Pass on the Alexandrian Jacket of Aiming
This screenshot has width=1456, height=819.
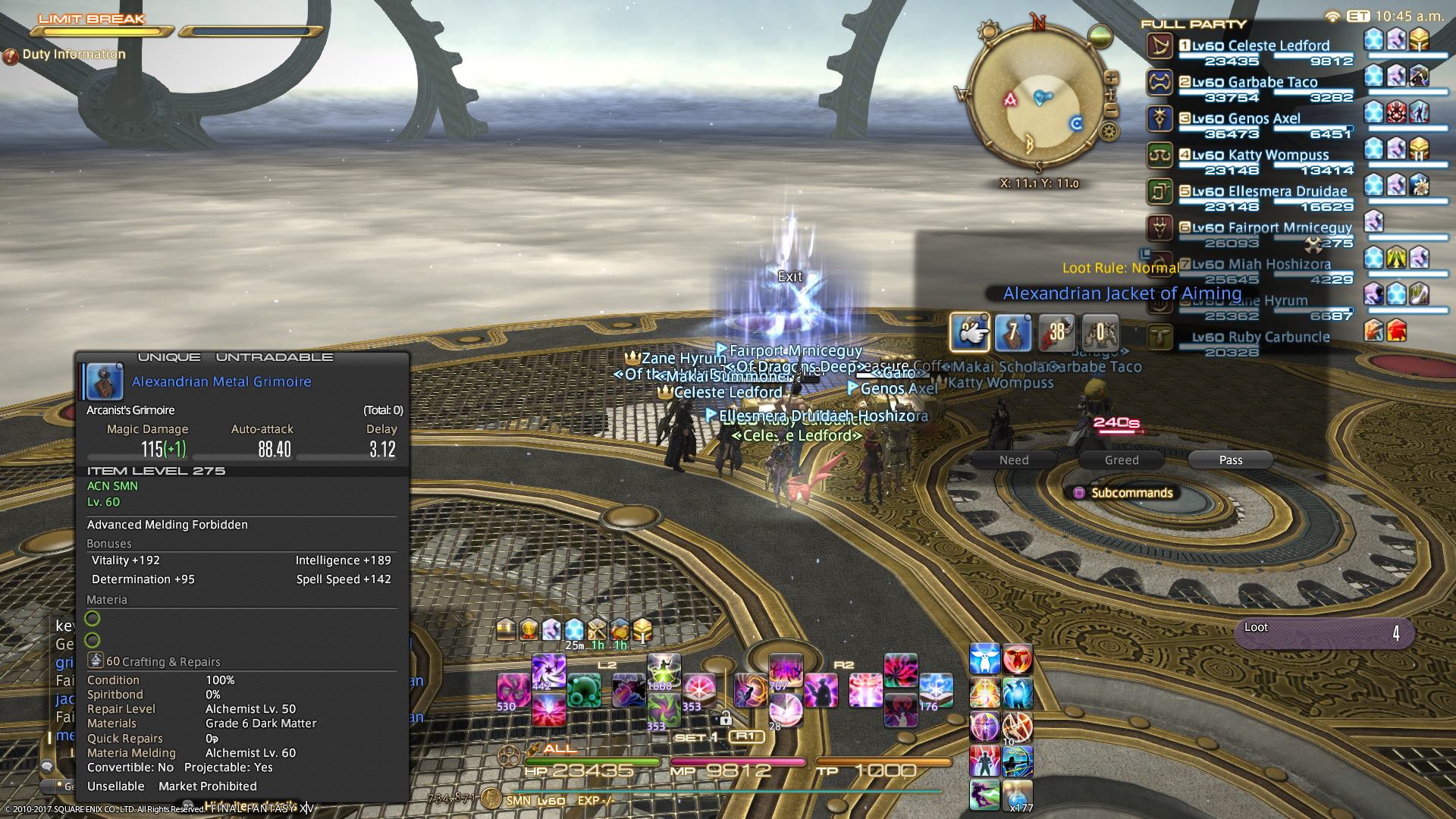(x=1230, y=460)
